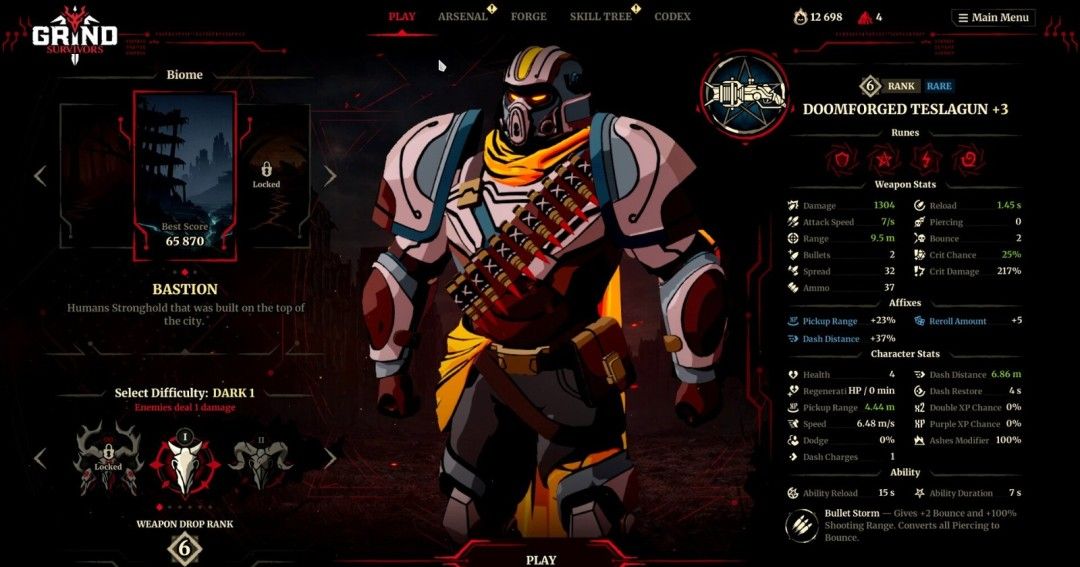Select the Bastion biome card
The image size is (1080, 567).
tap(184, 175)
